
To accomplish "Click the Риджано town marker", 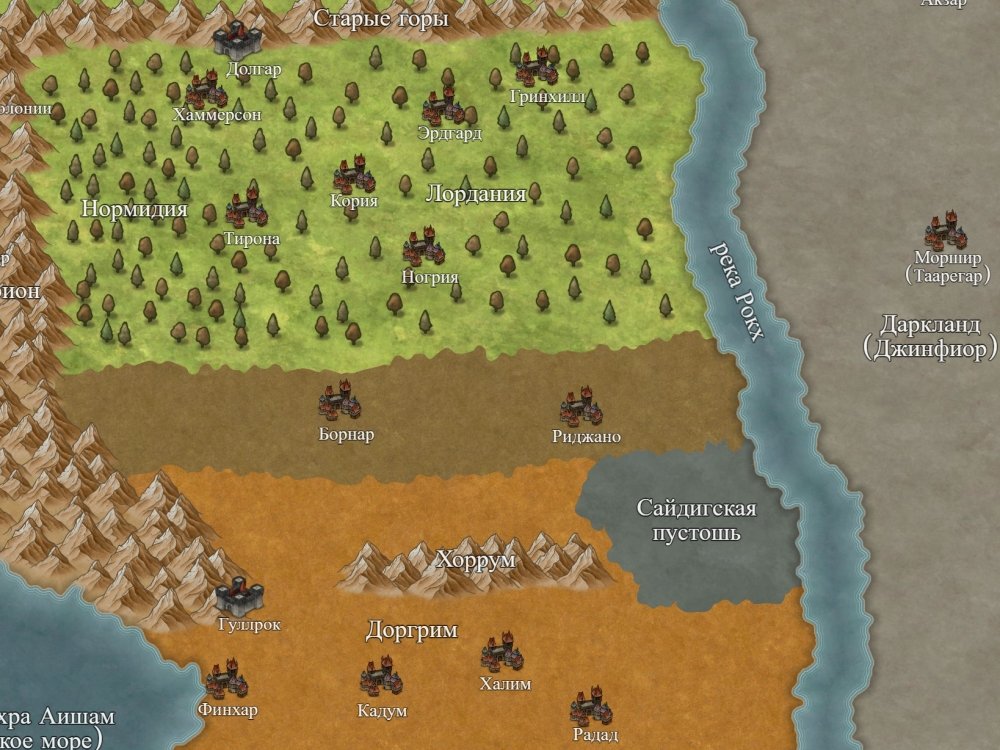I will click(581, 408).
